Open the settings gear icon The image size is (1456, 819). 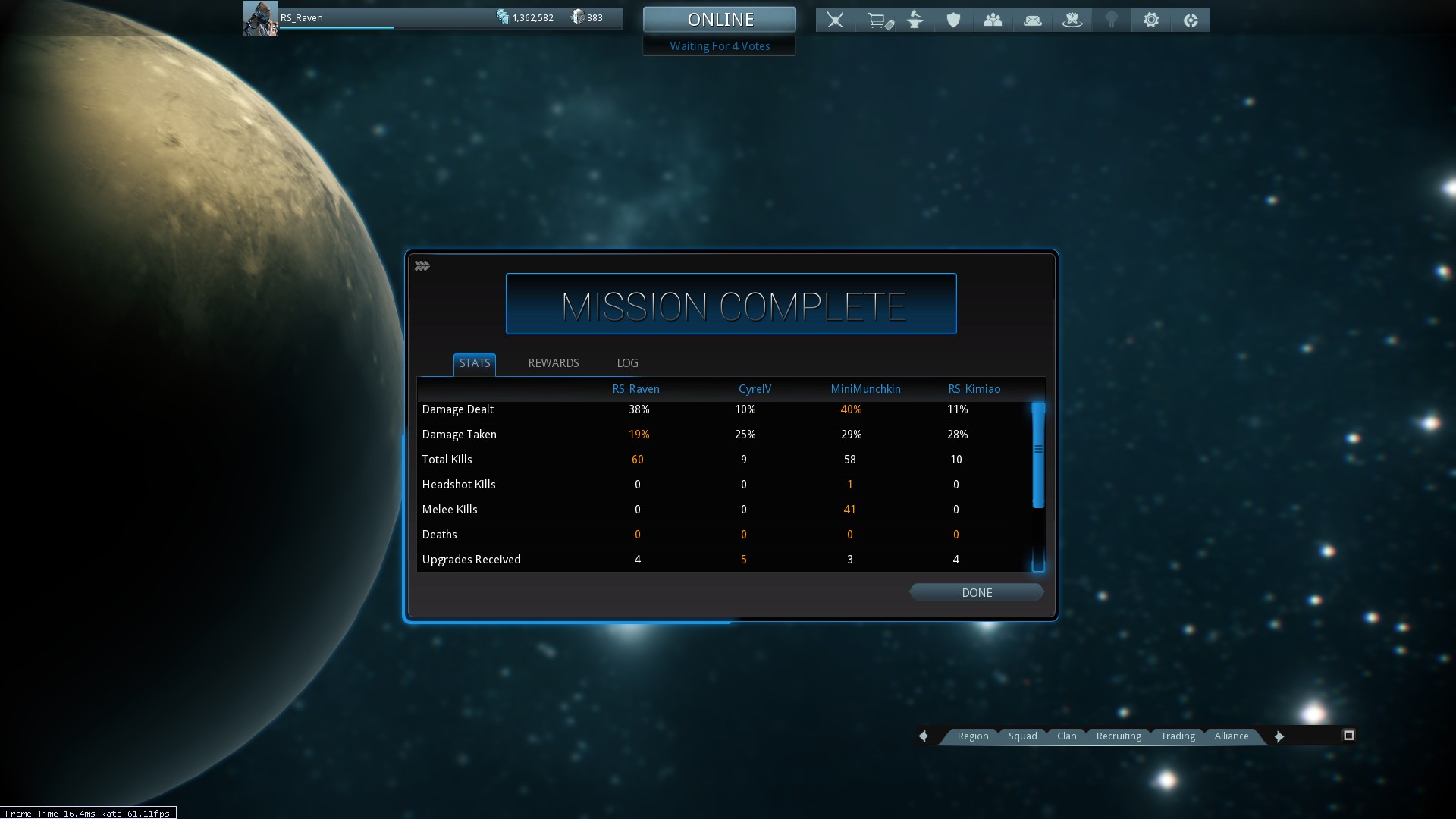point(1151,20)
